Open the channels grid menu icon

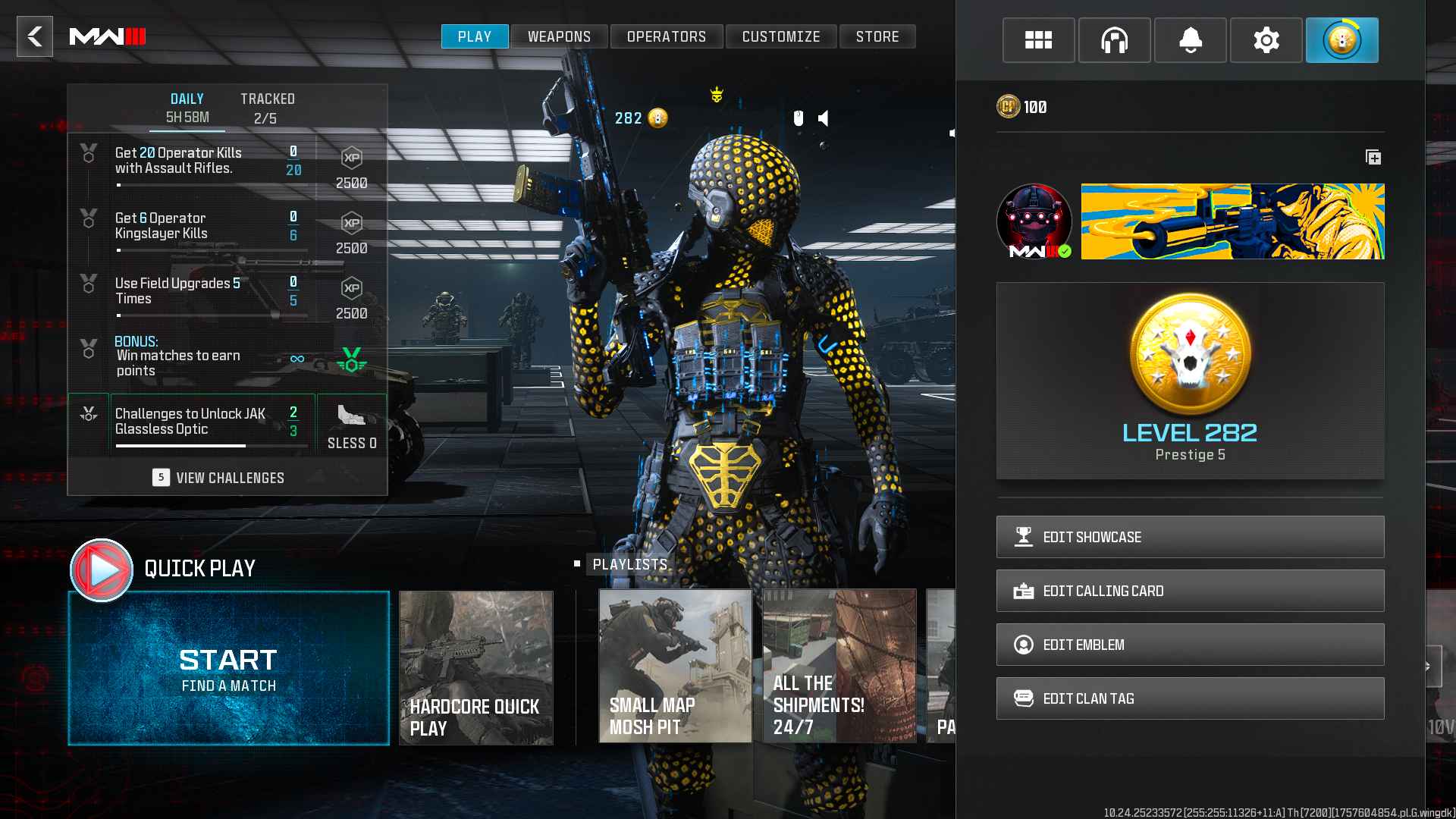[1038, 40]
